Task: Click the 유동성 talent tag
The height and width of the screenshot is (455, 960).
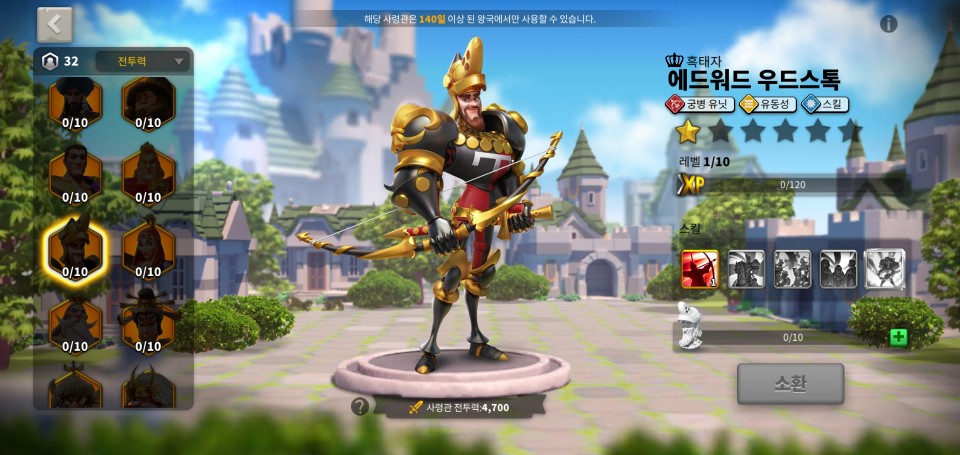Action: [x=767, y=104]
